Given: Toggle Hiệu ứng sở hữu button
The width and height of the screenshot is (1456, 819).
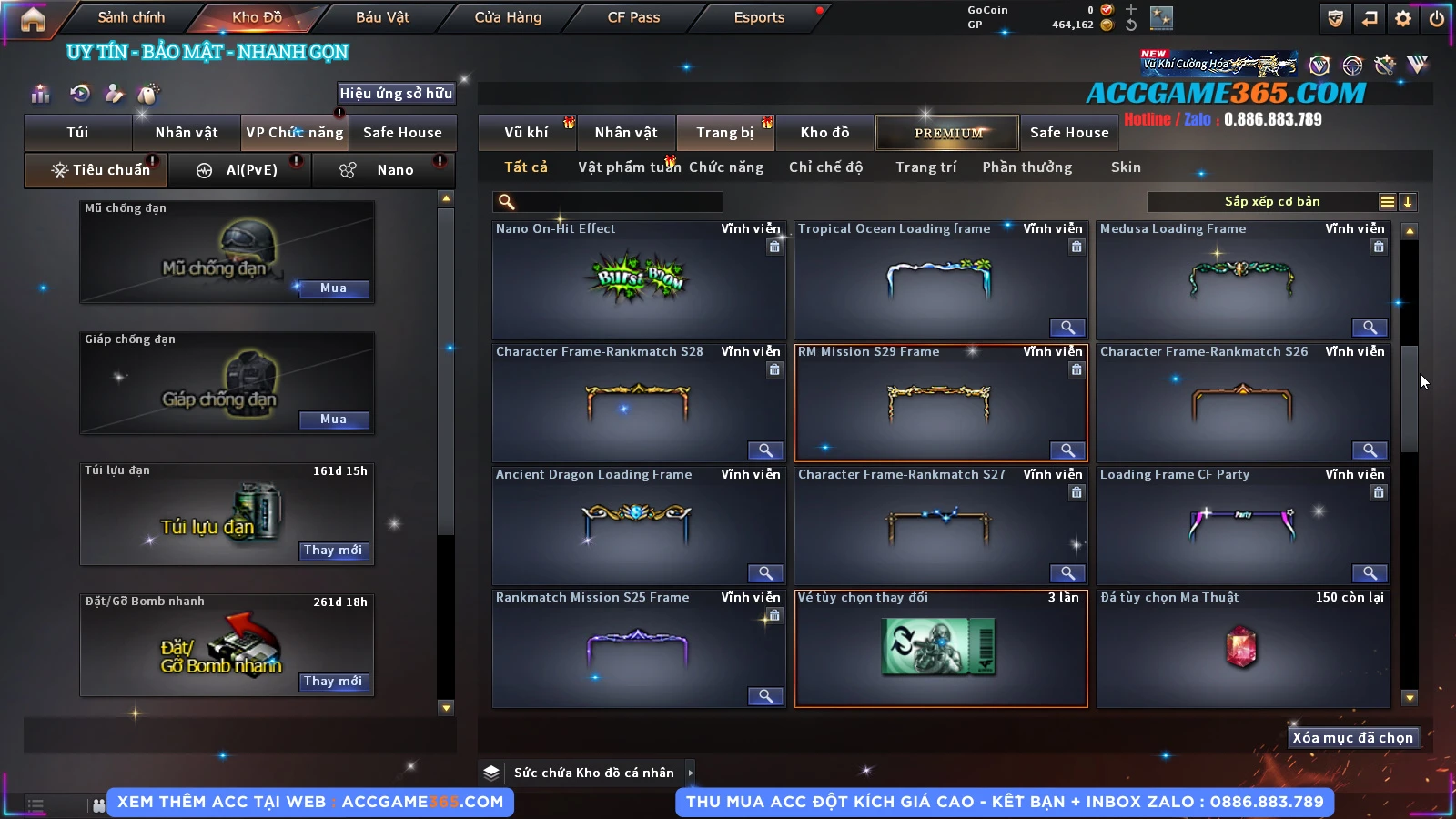Looking at the screenshot, I should (396, 94).
